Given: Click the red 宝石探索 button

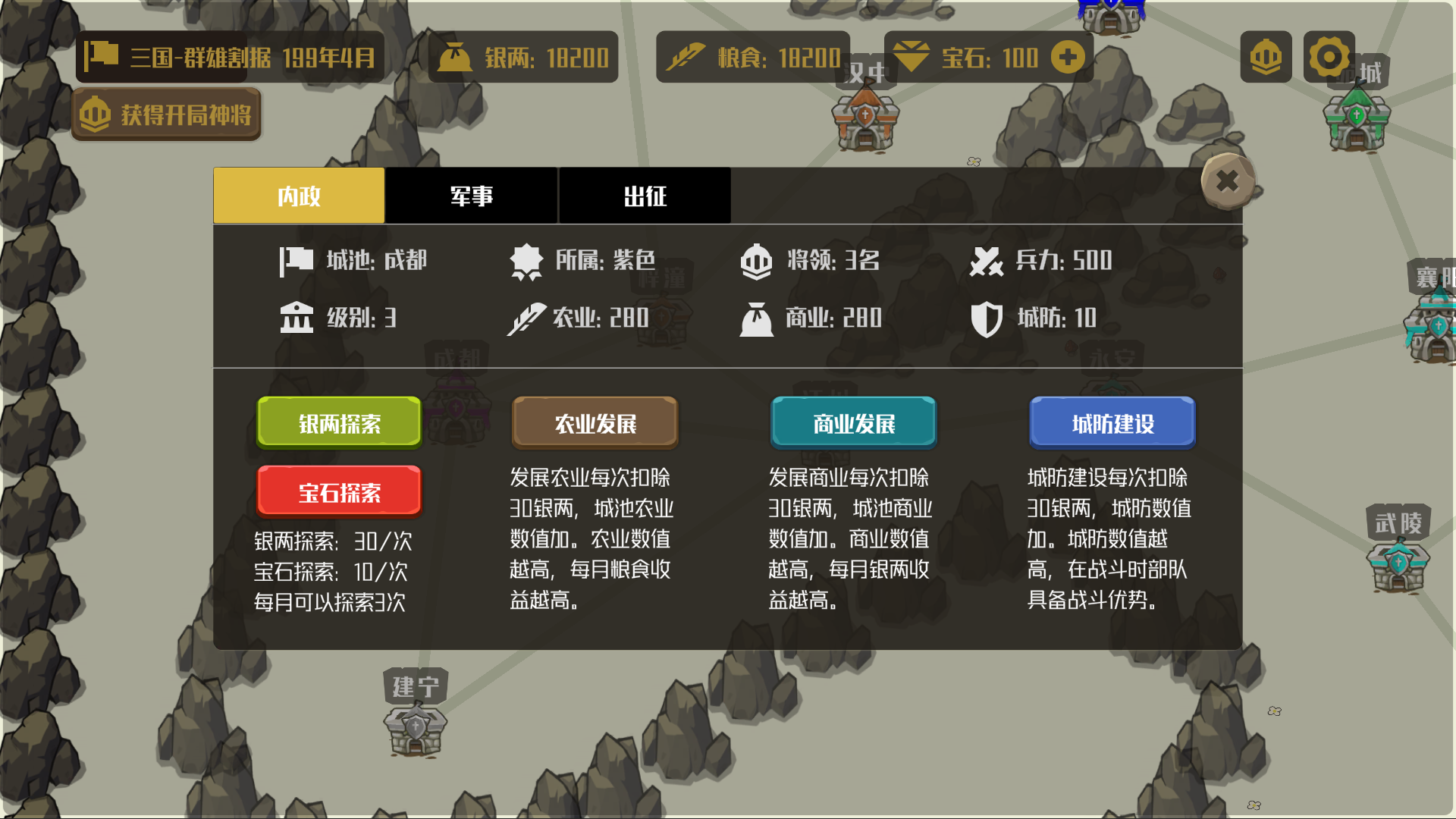Looking at the screenshot, I should click(338, 491).
